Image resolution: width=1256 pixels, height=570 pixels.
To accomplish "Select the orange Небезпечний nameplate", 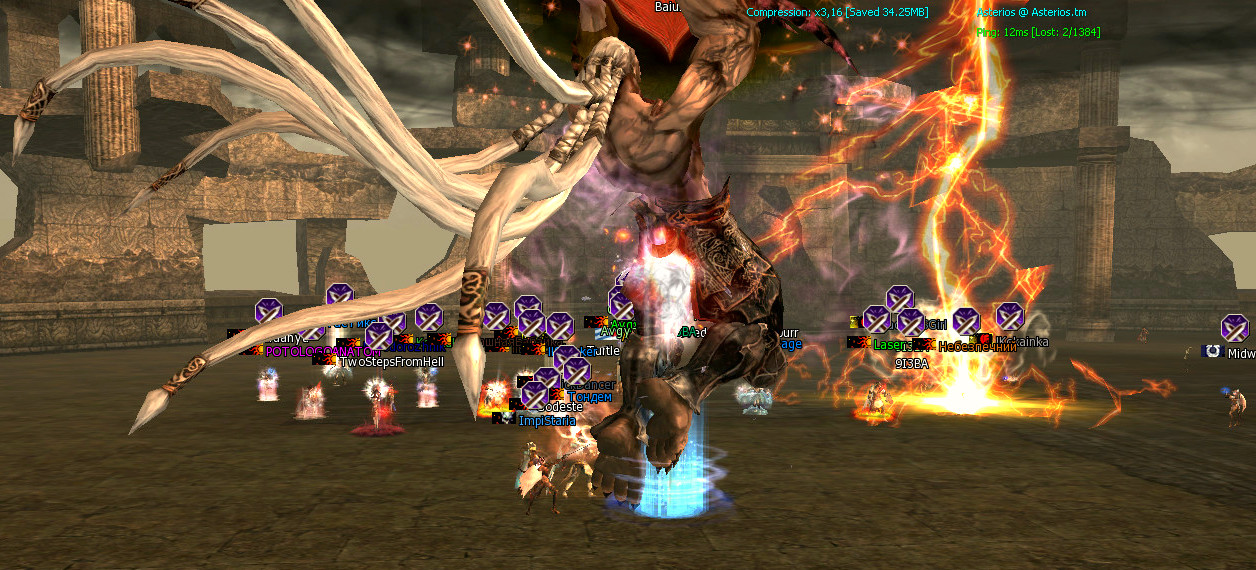I will pyautogui.click(x=977, y=347).
